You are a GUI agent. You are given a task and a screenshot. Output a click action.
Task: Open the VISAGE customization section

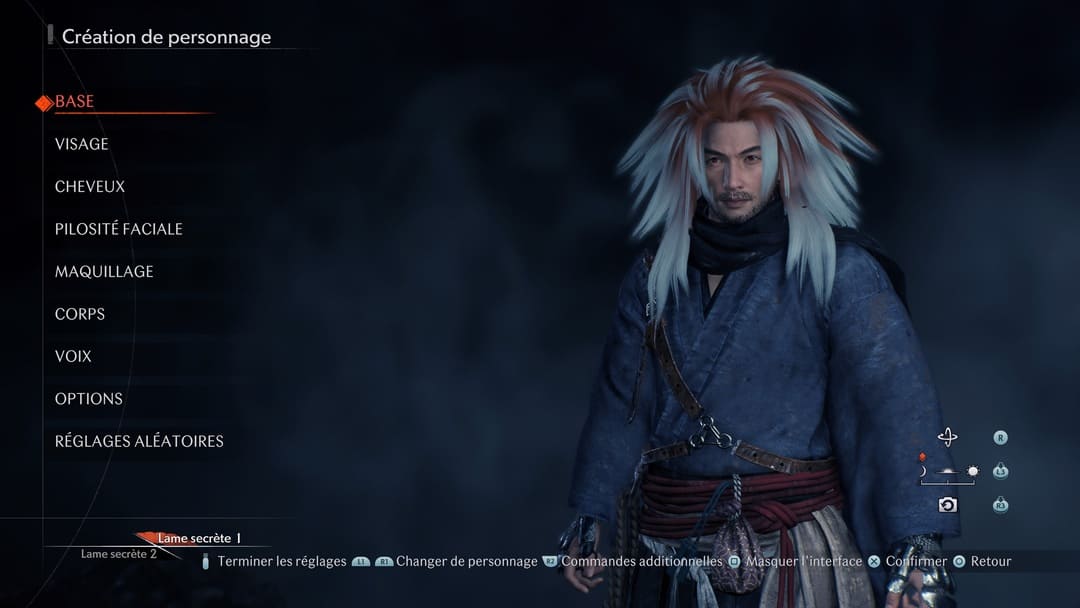pos(82,144)
